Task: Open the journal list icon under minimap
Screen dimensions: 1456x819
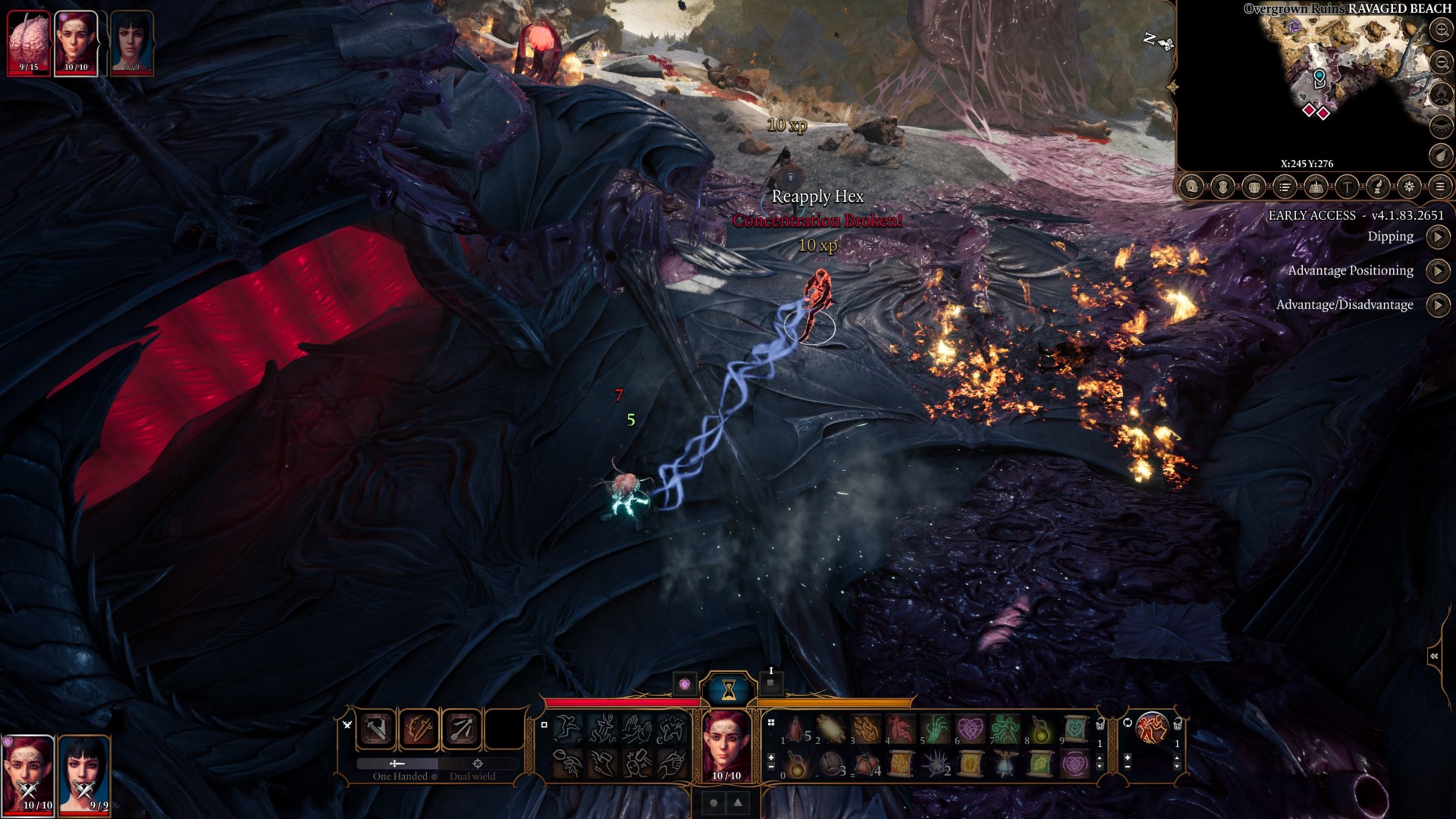Action: coord(1285,187)
